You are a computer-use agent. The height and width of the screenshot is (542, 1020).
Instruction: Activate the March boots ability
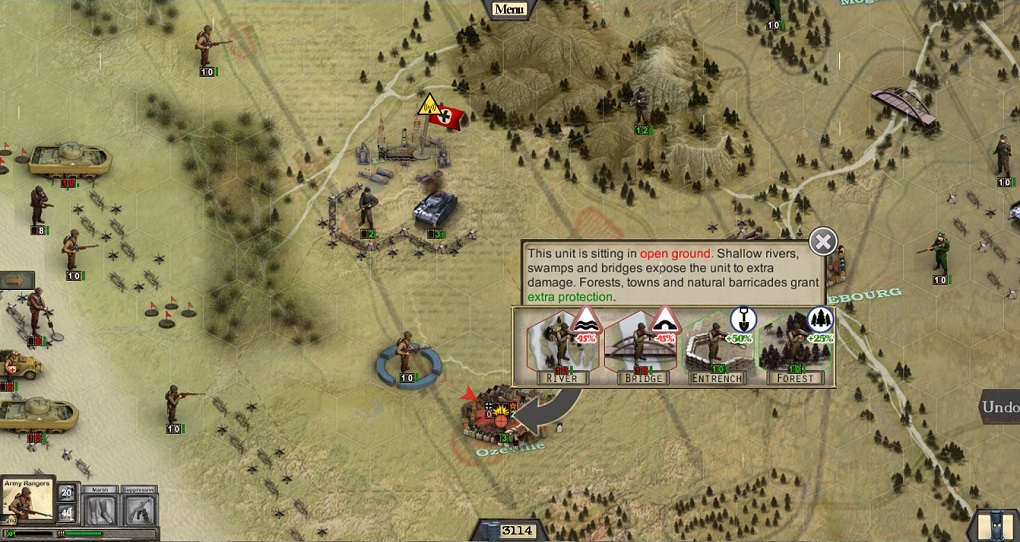(x=100, y=510)
